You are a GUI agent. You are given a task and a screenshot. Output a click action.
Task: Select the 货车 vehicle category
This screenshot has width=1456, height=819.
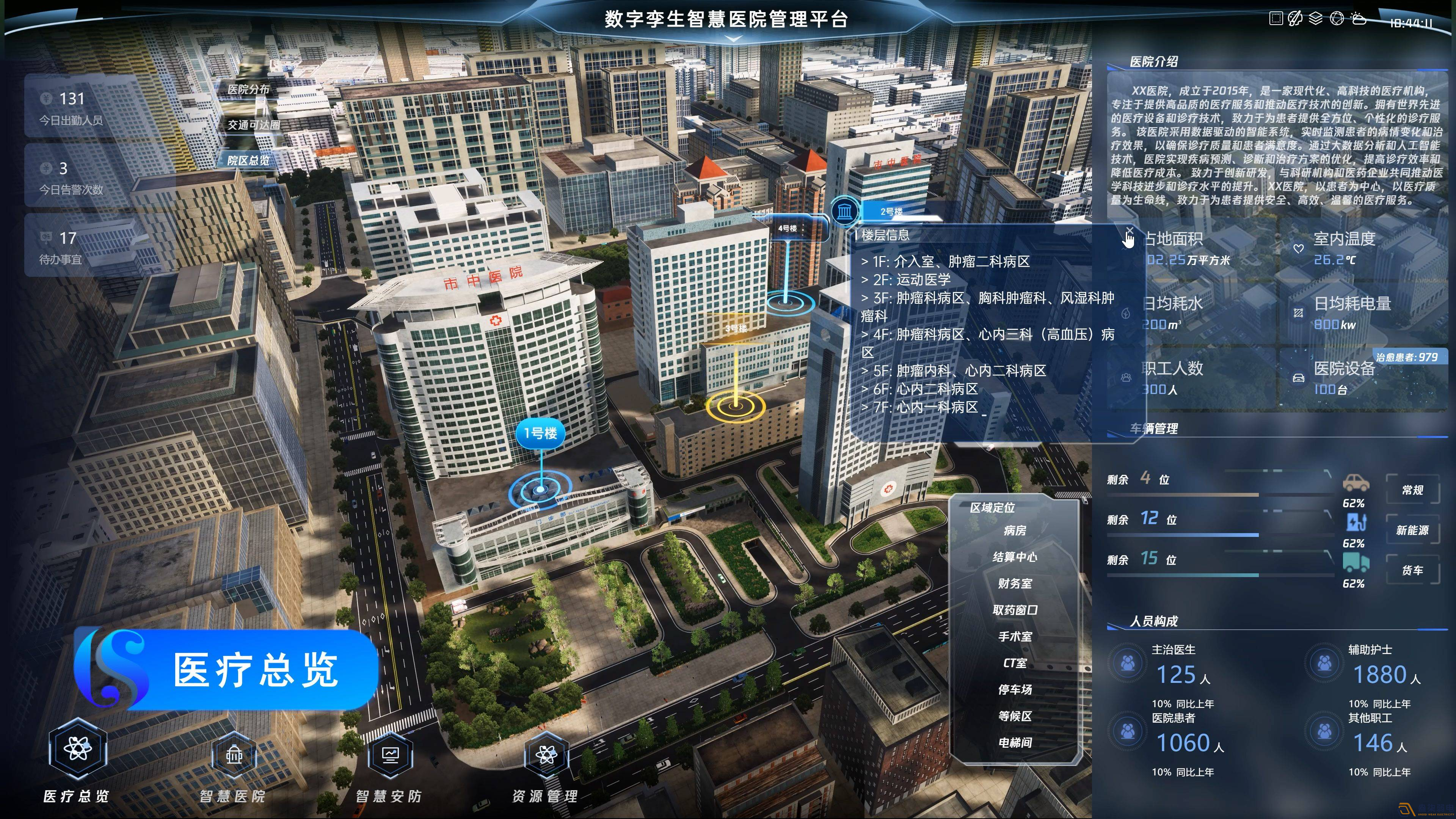(1412, 570)
